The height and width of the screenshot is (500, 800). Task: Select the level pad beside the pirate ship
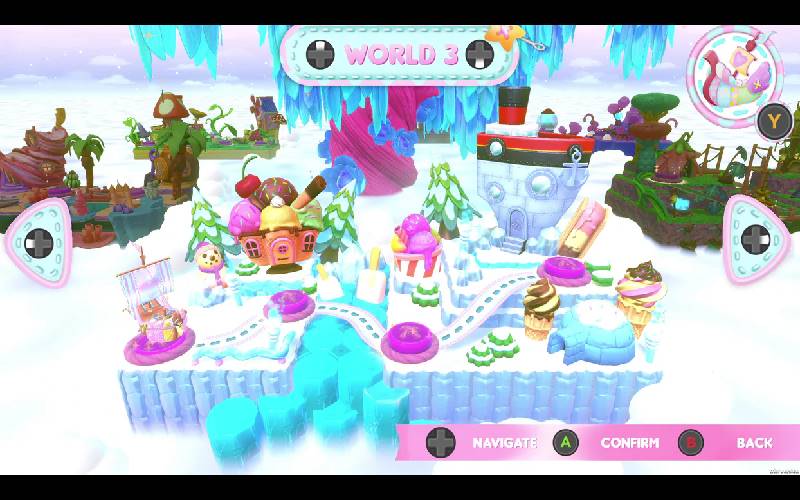pos(160,346)
